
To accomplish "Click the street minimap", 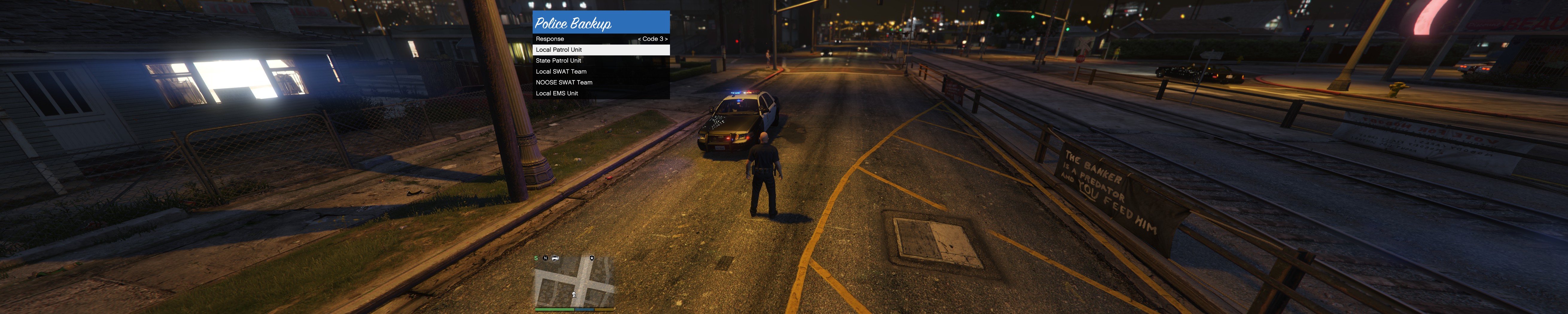I will [x=573, y=282].
